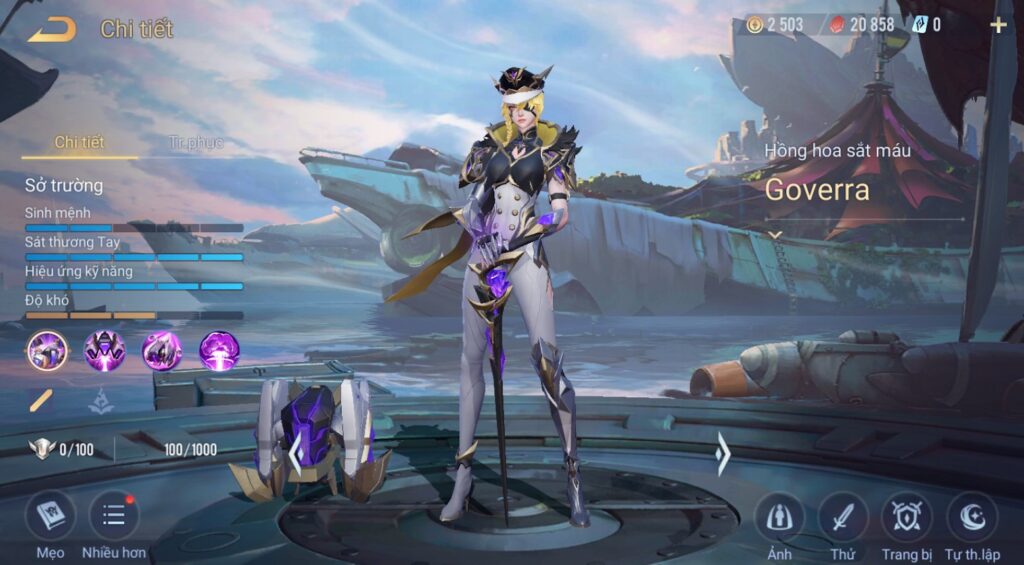Image resolution: width=1024 pixels, height=565 pixels.
Task: Open the Mẹo tips book
Action: click(50, 518)
